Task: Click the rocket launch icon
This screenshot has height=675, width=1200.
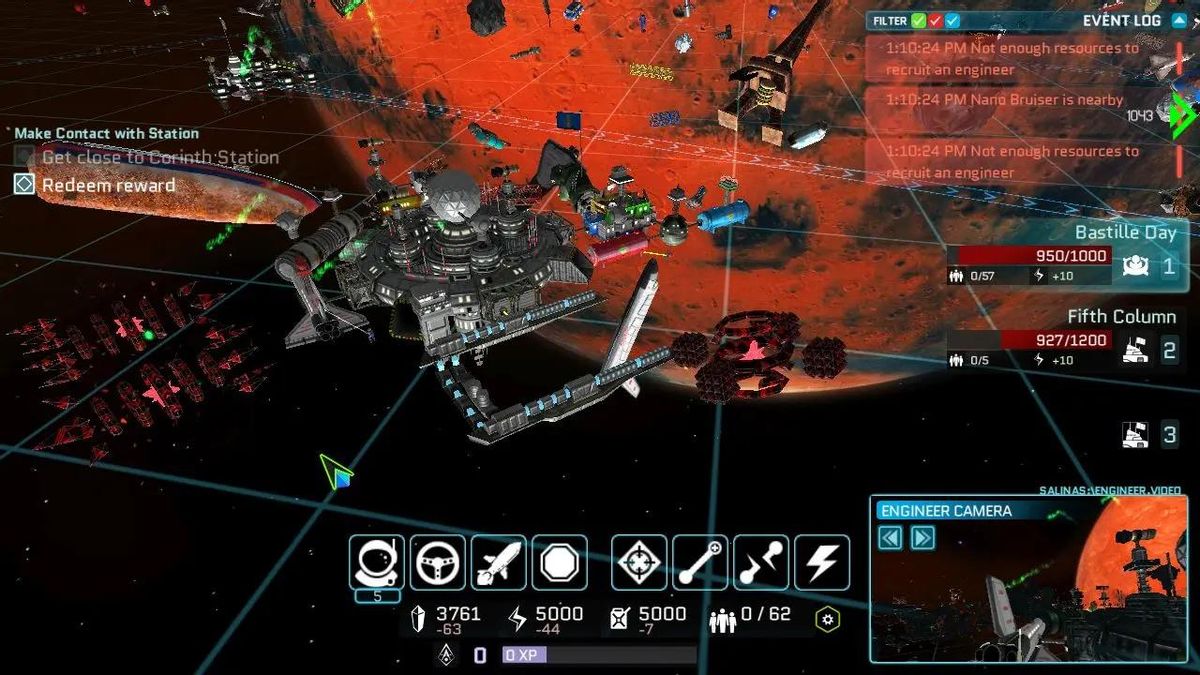Action: [499, 562]
